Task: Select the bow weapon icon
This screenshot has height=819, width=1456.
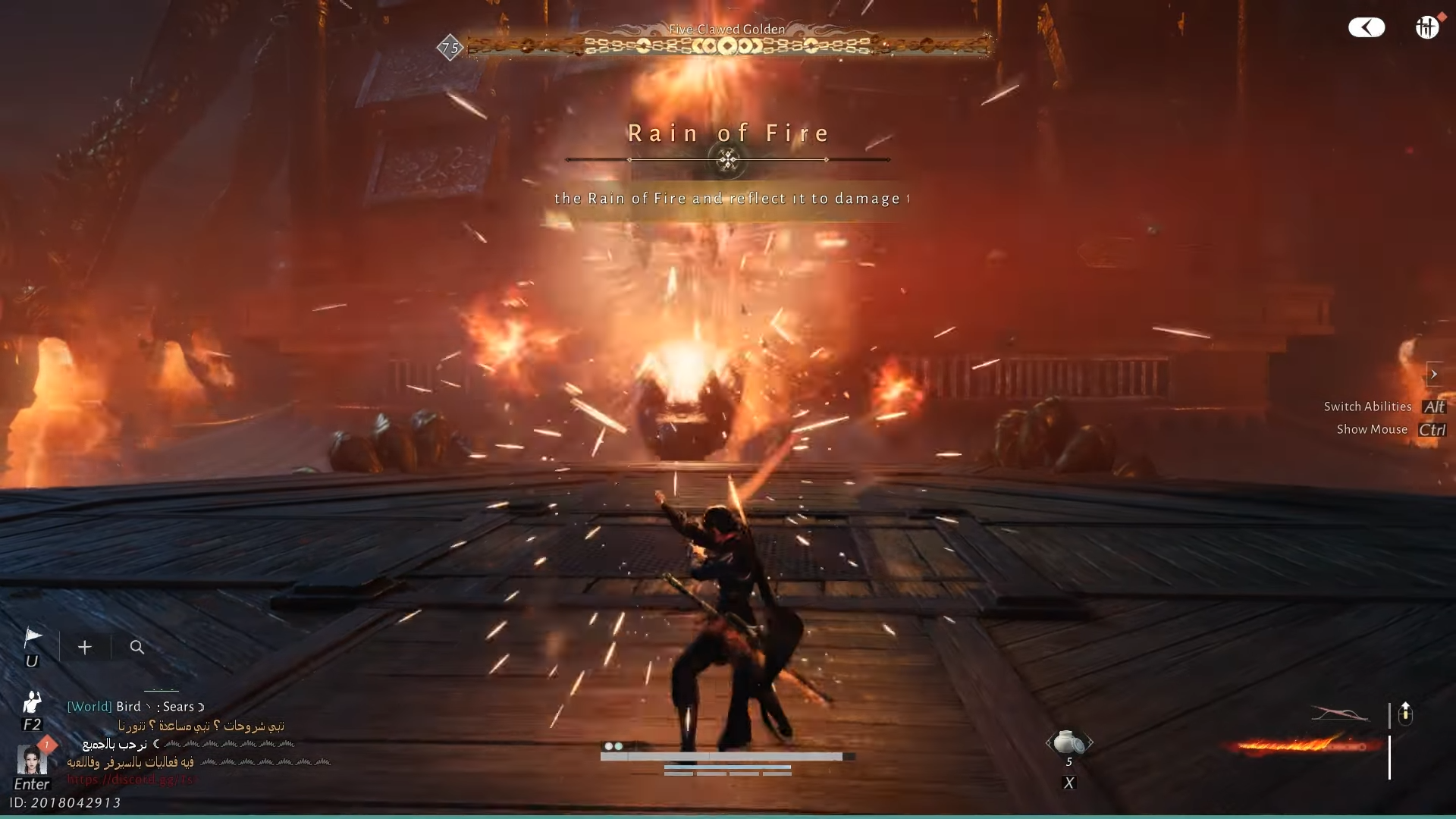Action: (x=1340, y=714)
